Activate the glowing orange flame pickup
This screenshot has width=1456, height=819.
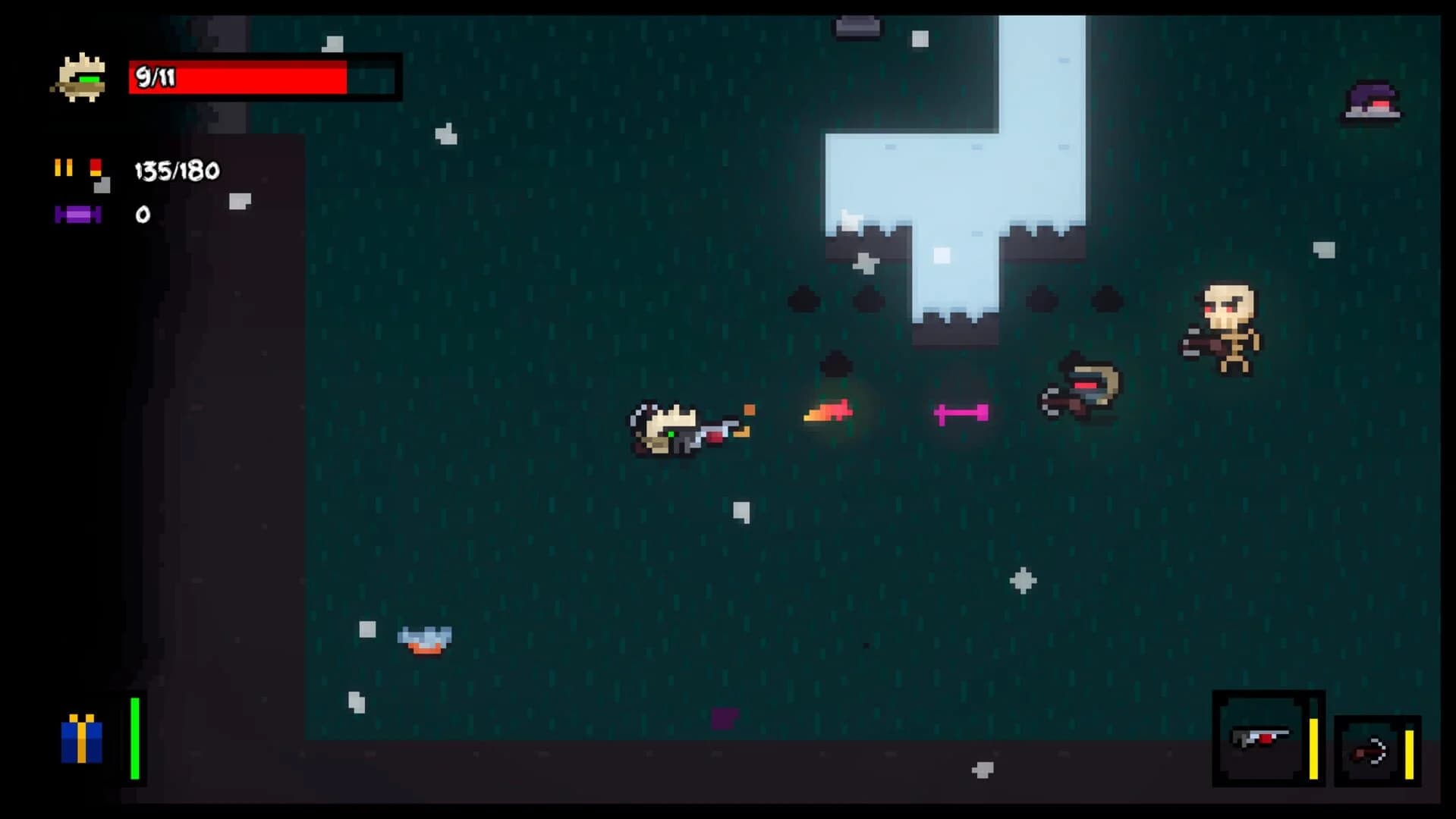[x=827, y=410]
